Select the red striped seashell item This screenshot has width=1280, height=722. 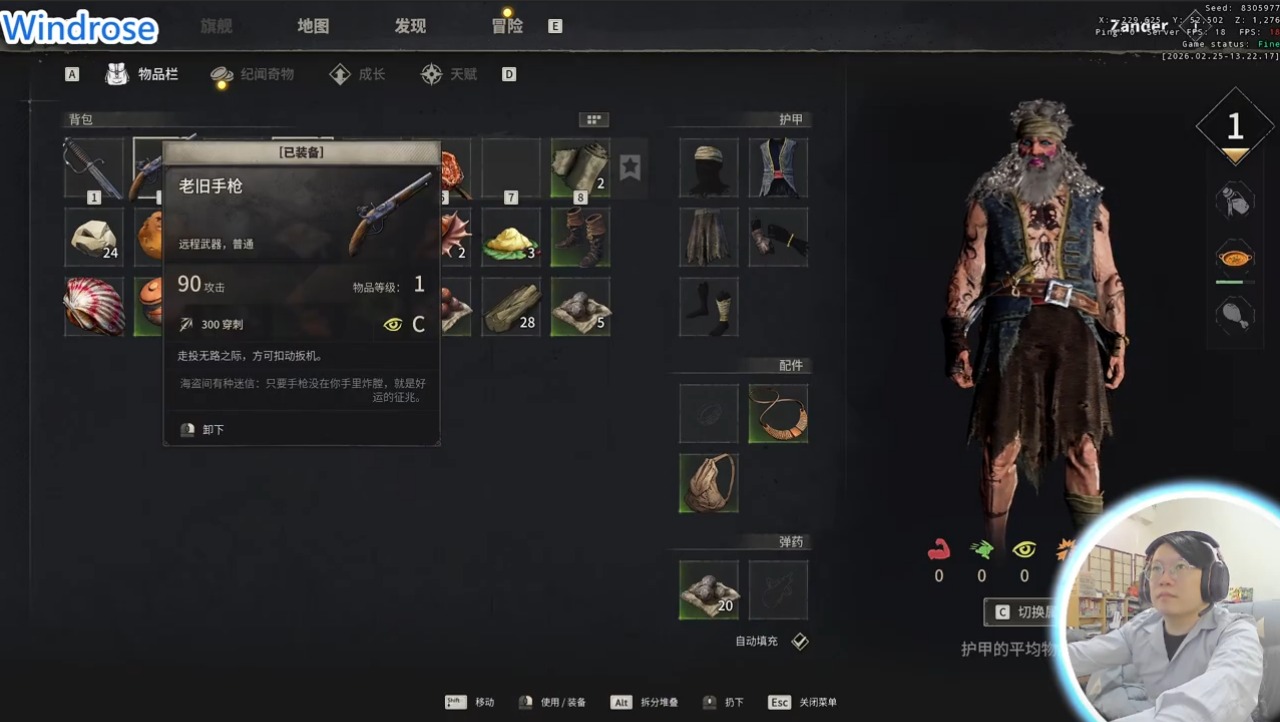click(x=94, y=306)
